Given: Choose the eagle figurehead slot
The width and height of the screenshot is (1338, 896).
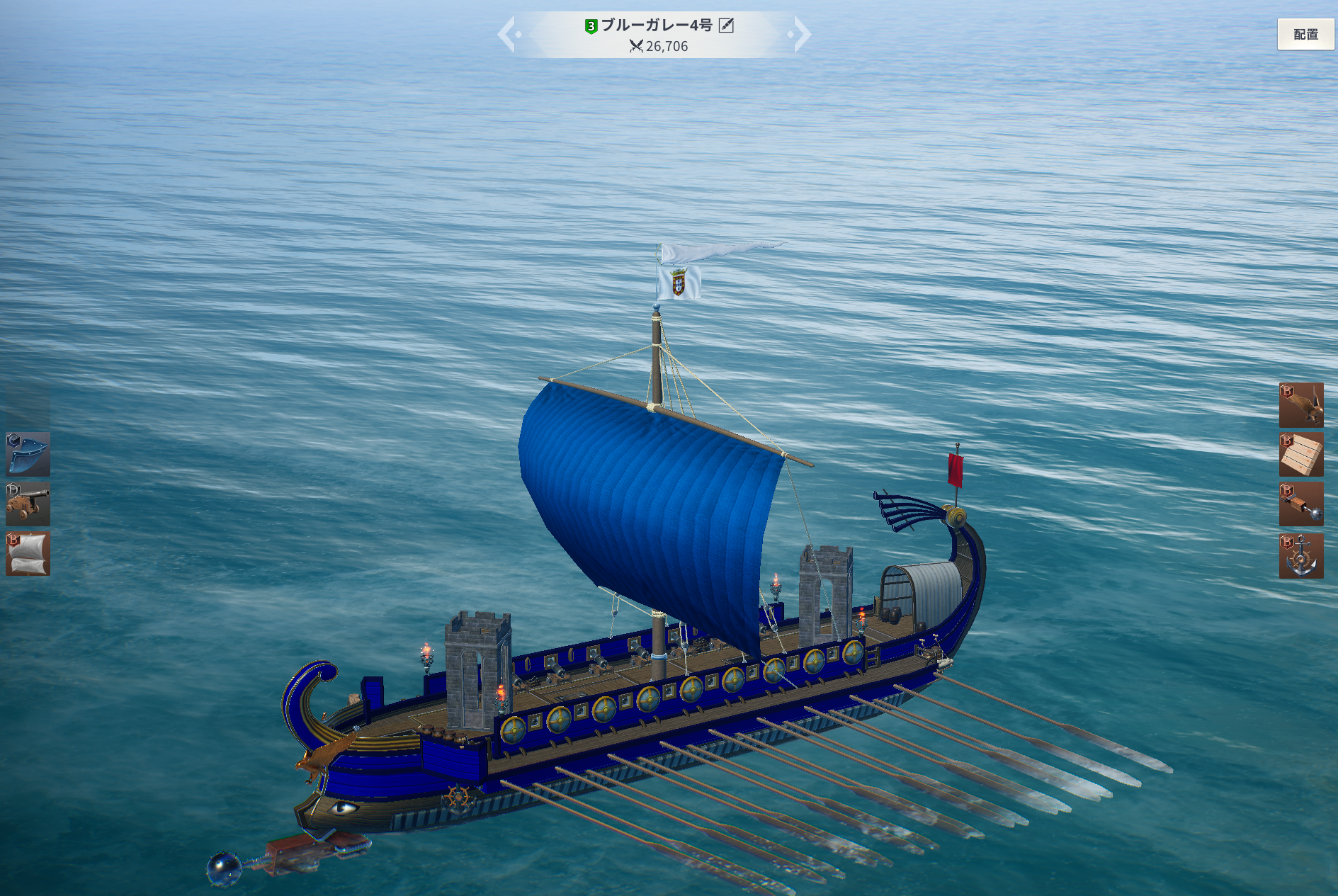Looking at the screenshot, I should coord(1301,405).
